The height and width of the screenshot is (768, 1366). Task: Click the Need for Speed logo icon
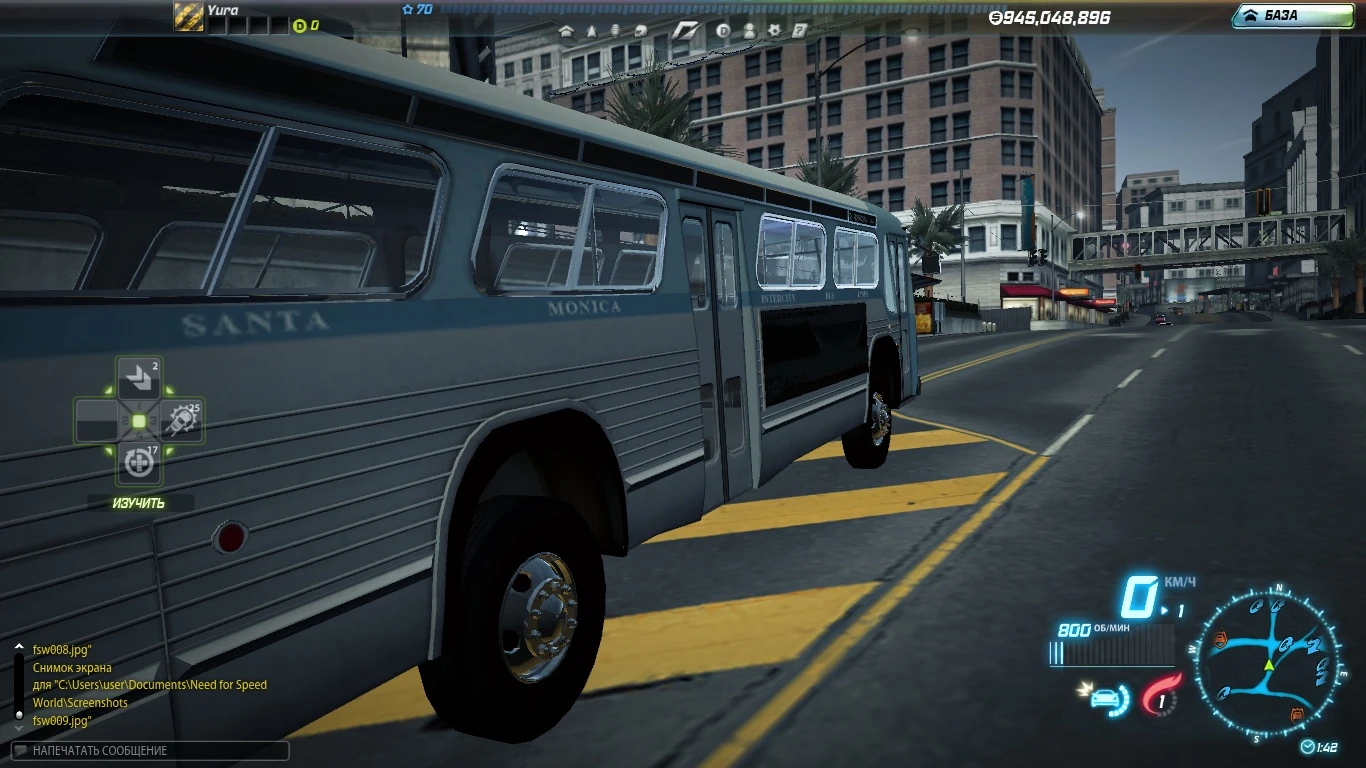pos(687,31)
